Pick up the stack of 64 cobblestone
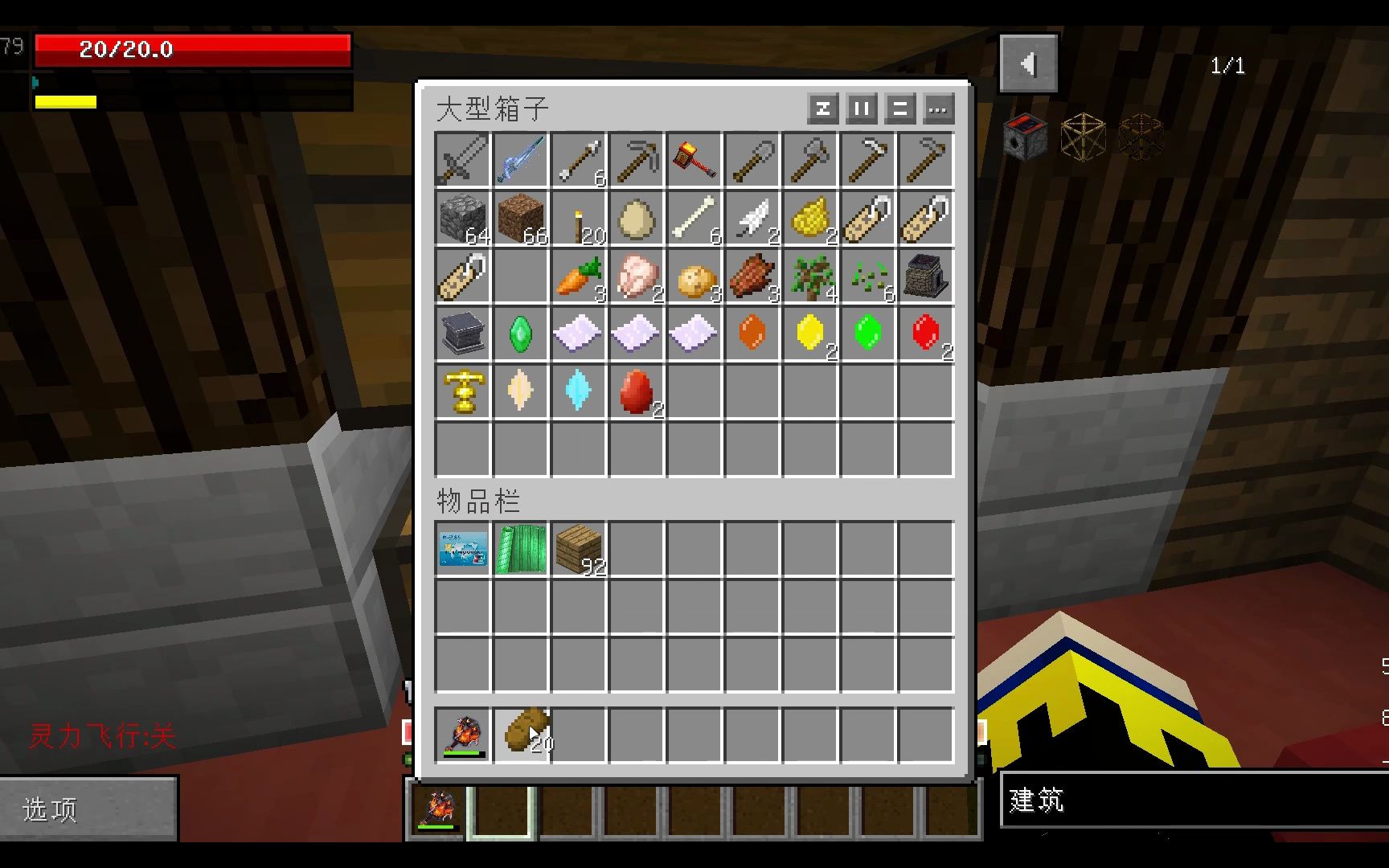 click(x=462, y=217)
